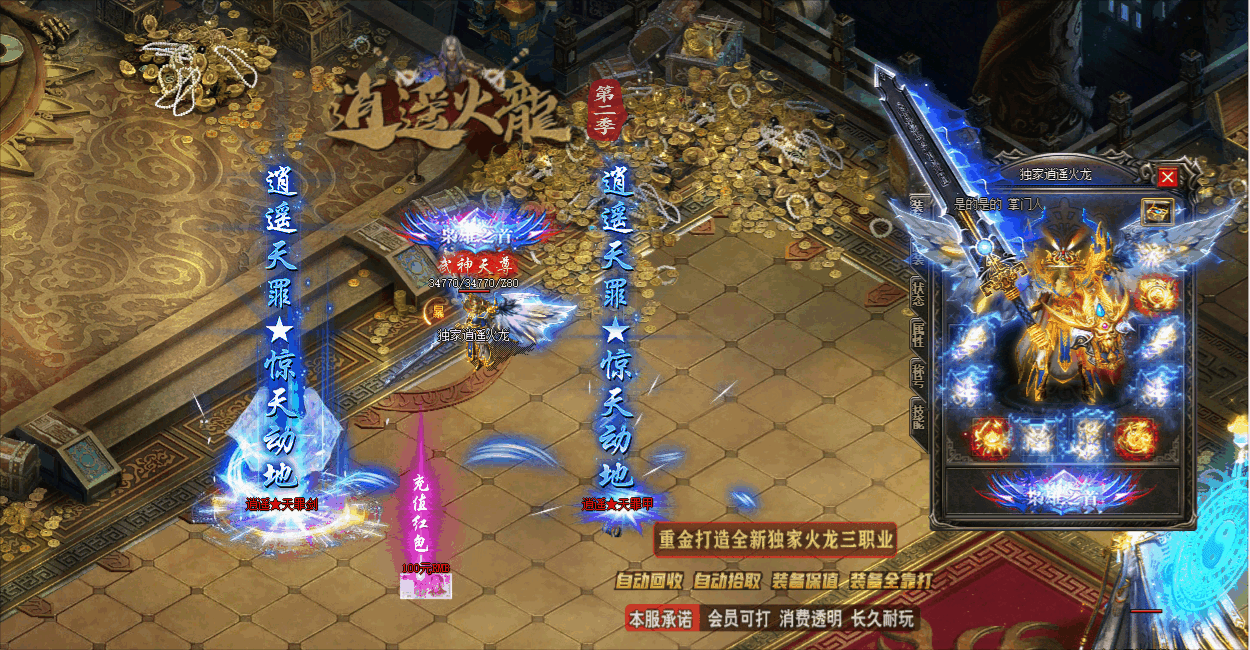Select the golden medallion equipment slot

click(x=1156, y=295)
